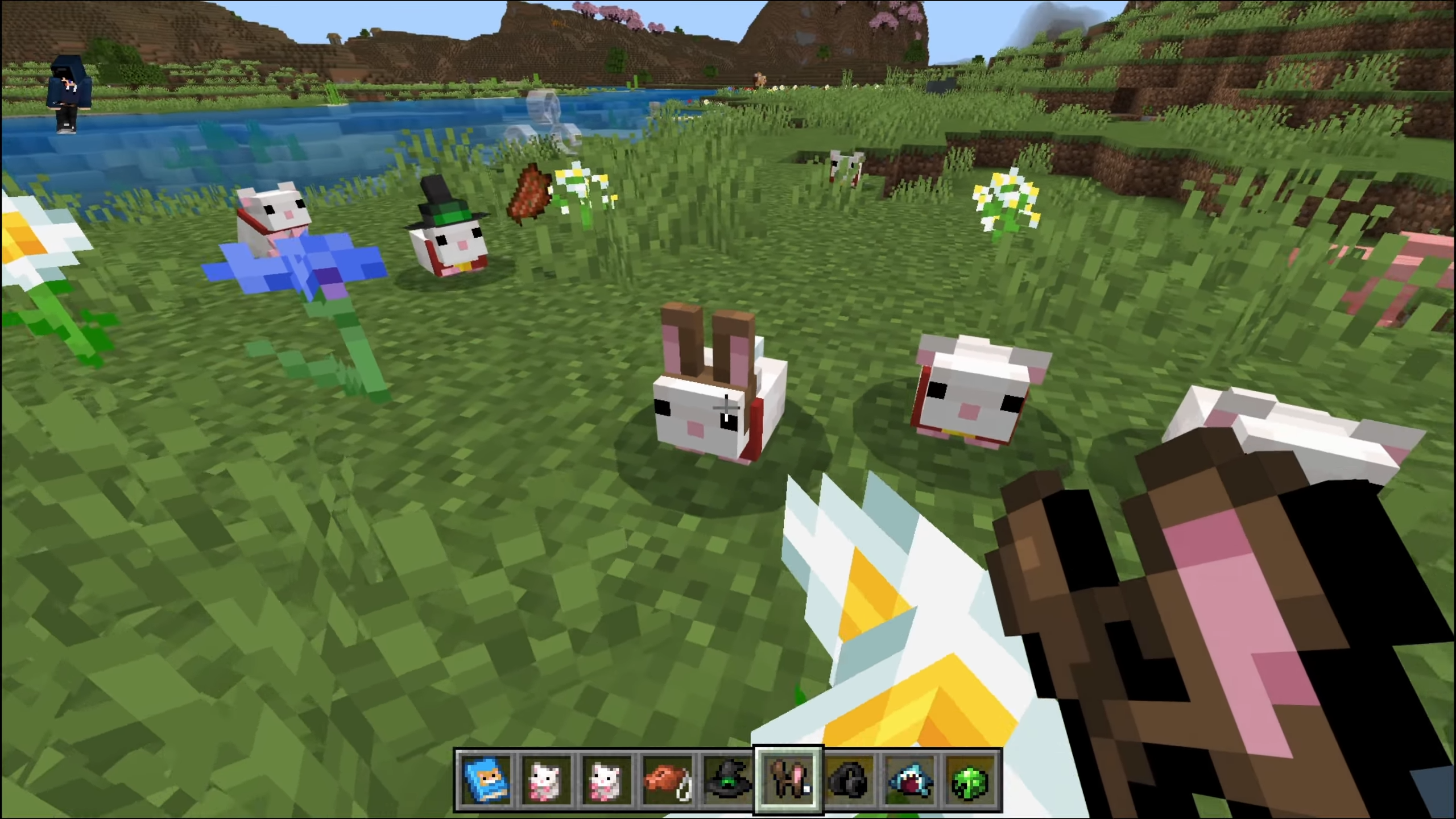Image resolution: width=1456 pixels, height=819 pixels.
Task: Choose the green gem hotbar slot
Action: [x=970, y=780]
